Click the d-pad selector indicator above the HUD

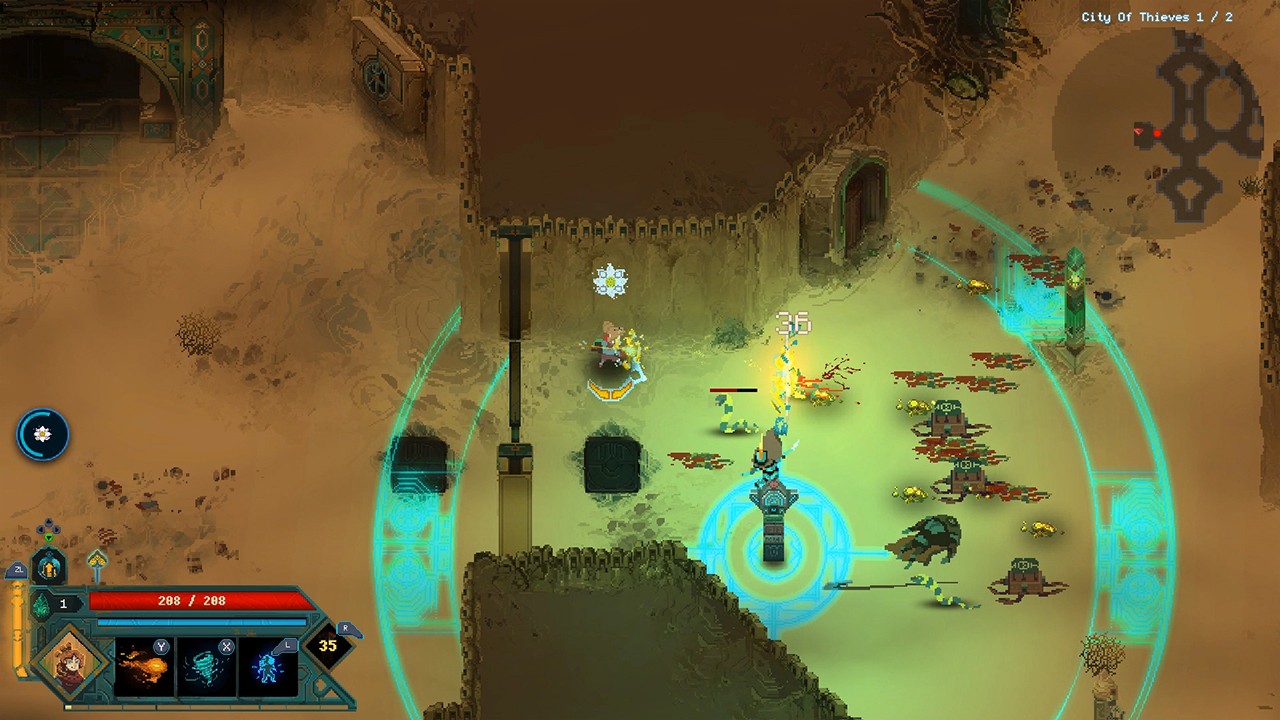coord(49,527)
